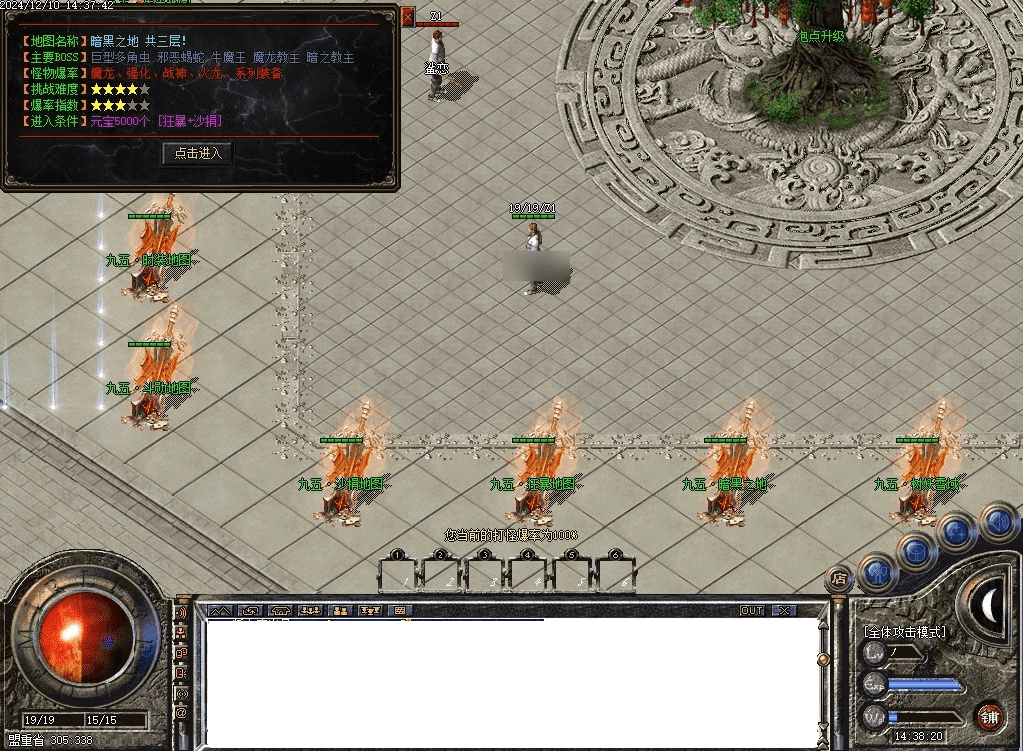The image size is (1023, 753).
Task: Select the mountain icon on chat toolbar
Action: tap(220, 610)
